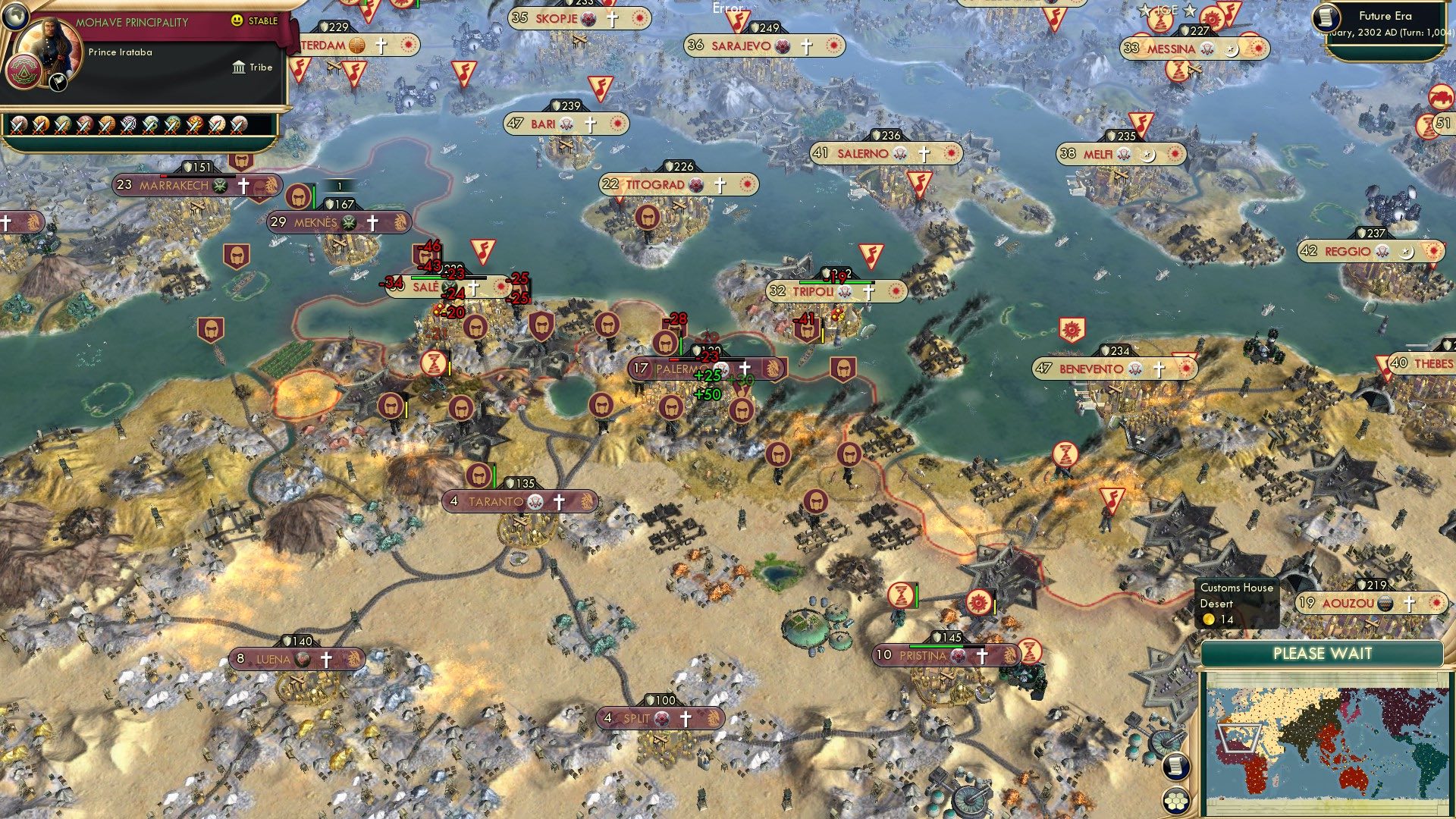Open strategic view with the hexagon icon
1456x819 pixels.
[x=1176, y=800]
